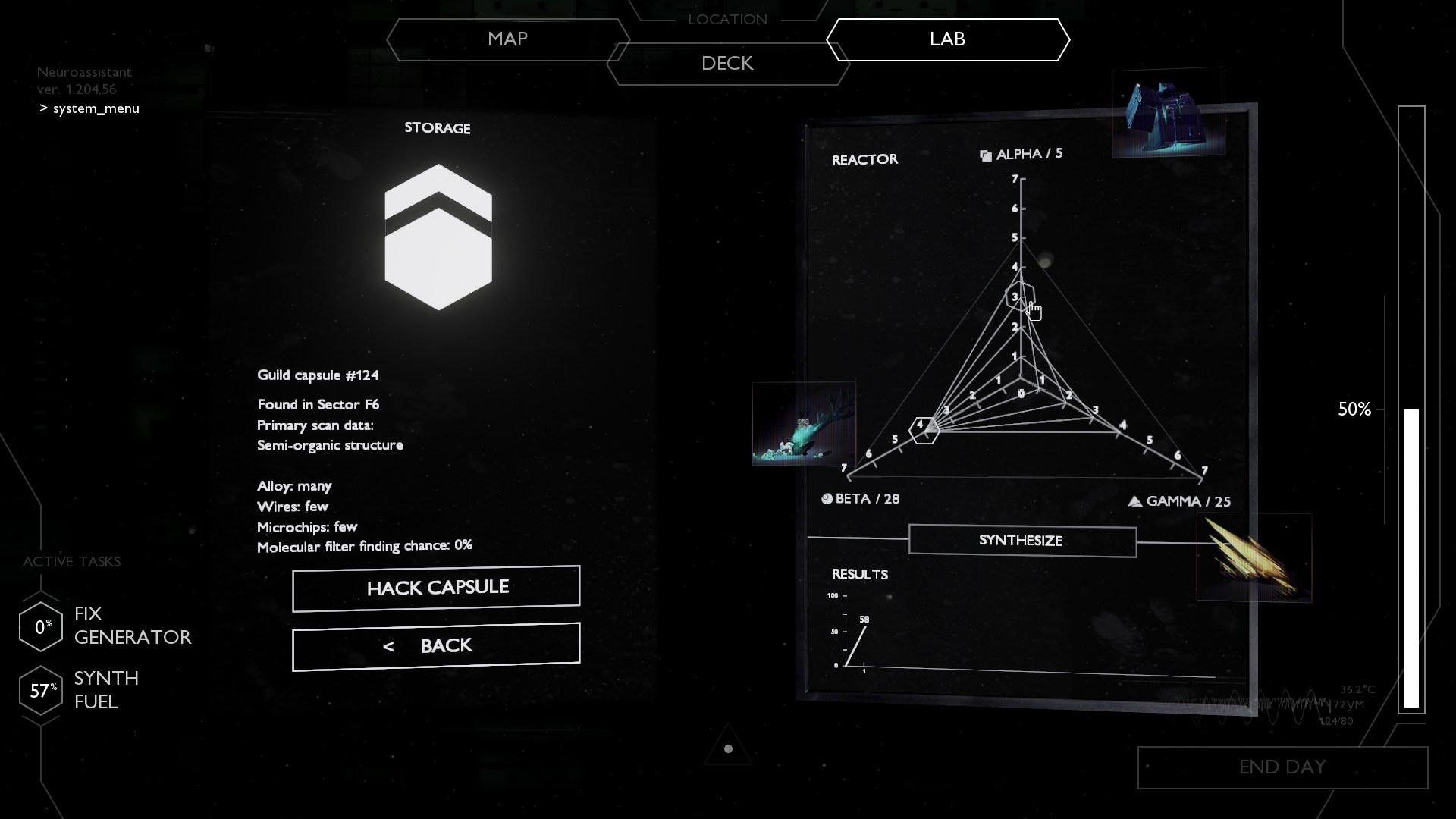This screenshot has height=819, width=1456.
Task: Adjust the Beta axis hexagon marker
Action: 924,429
